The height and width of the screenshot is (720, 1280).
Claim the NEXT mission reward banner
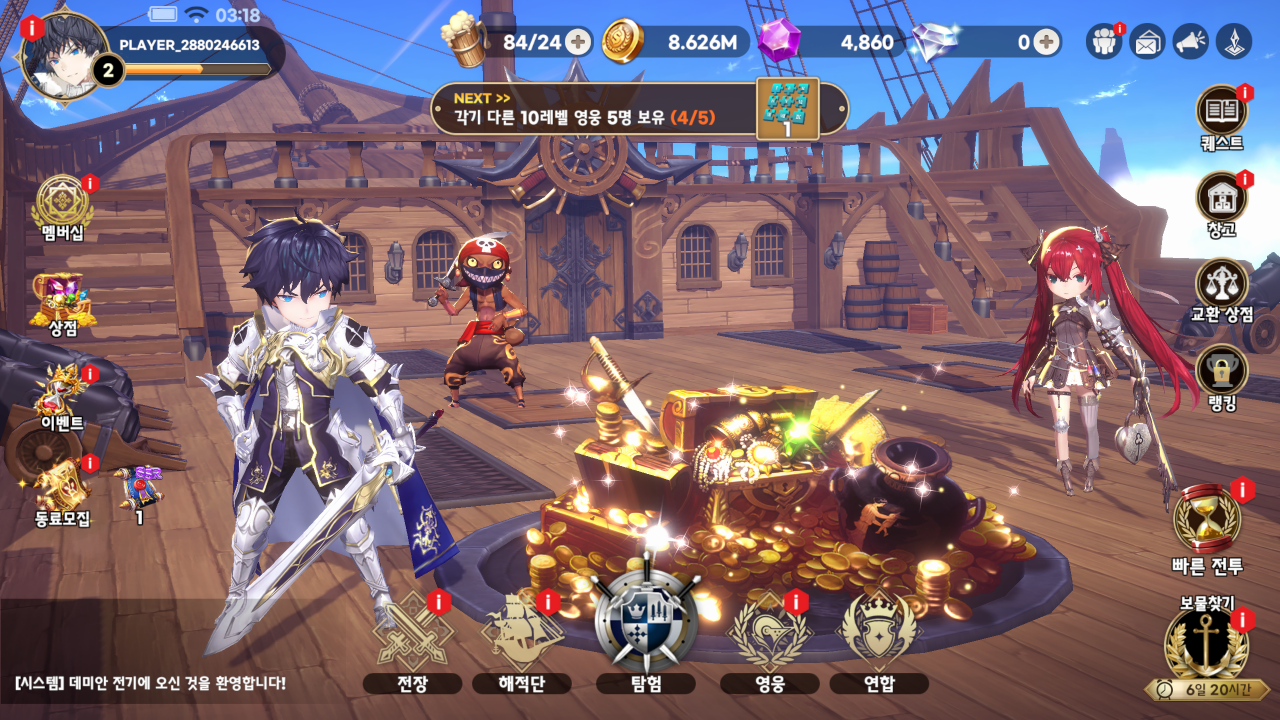(640, 109)
